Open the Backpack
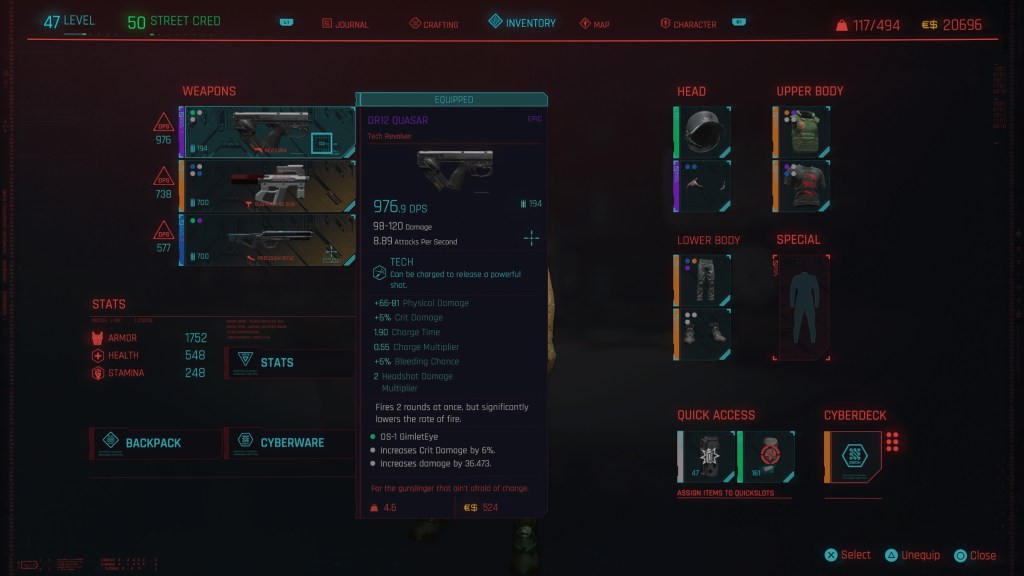 156,442
